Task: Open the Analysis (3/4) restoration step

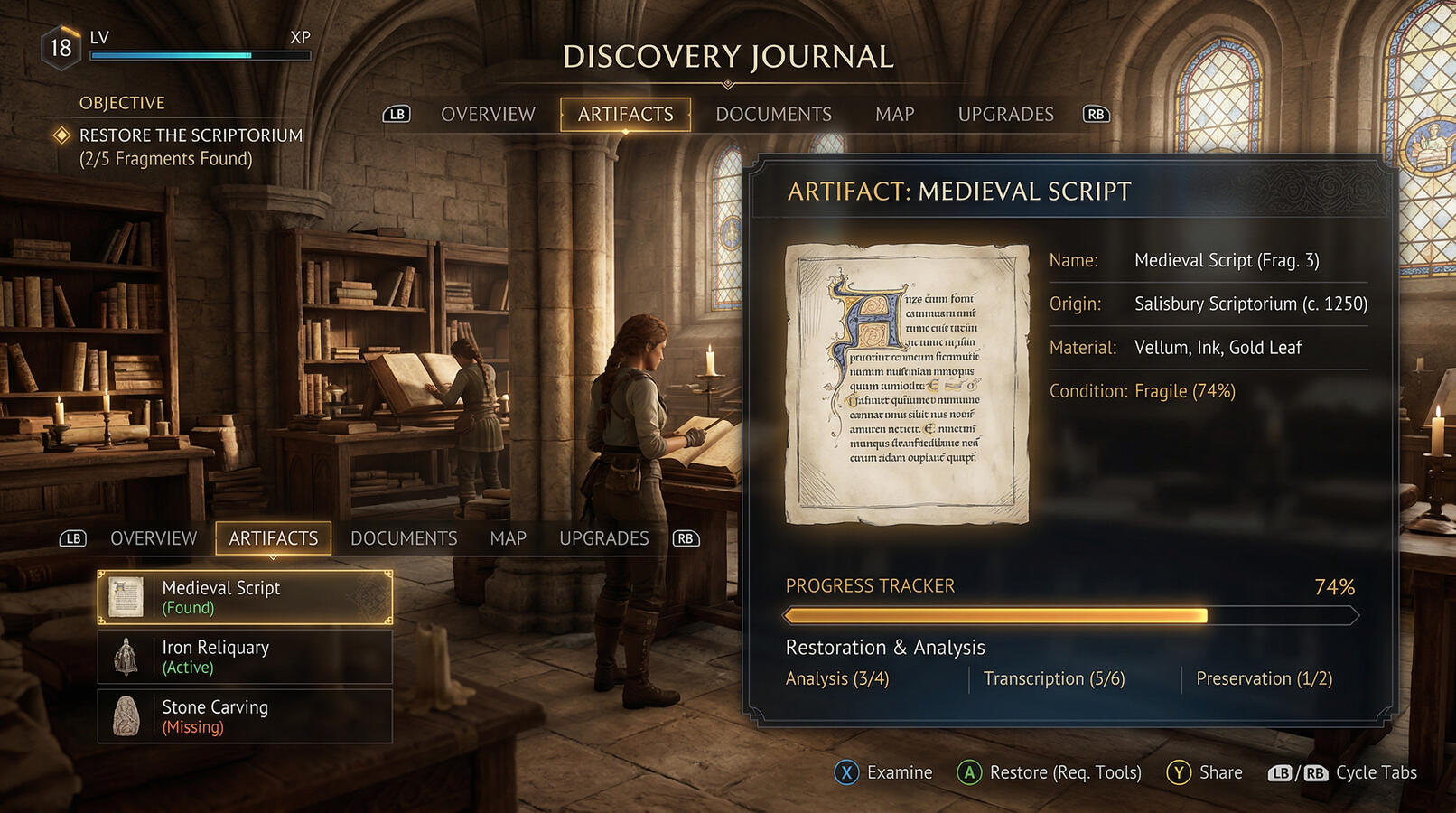Action: click(x=837, y=678)
